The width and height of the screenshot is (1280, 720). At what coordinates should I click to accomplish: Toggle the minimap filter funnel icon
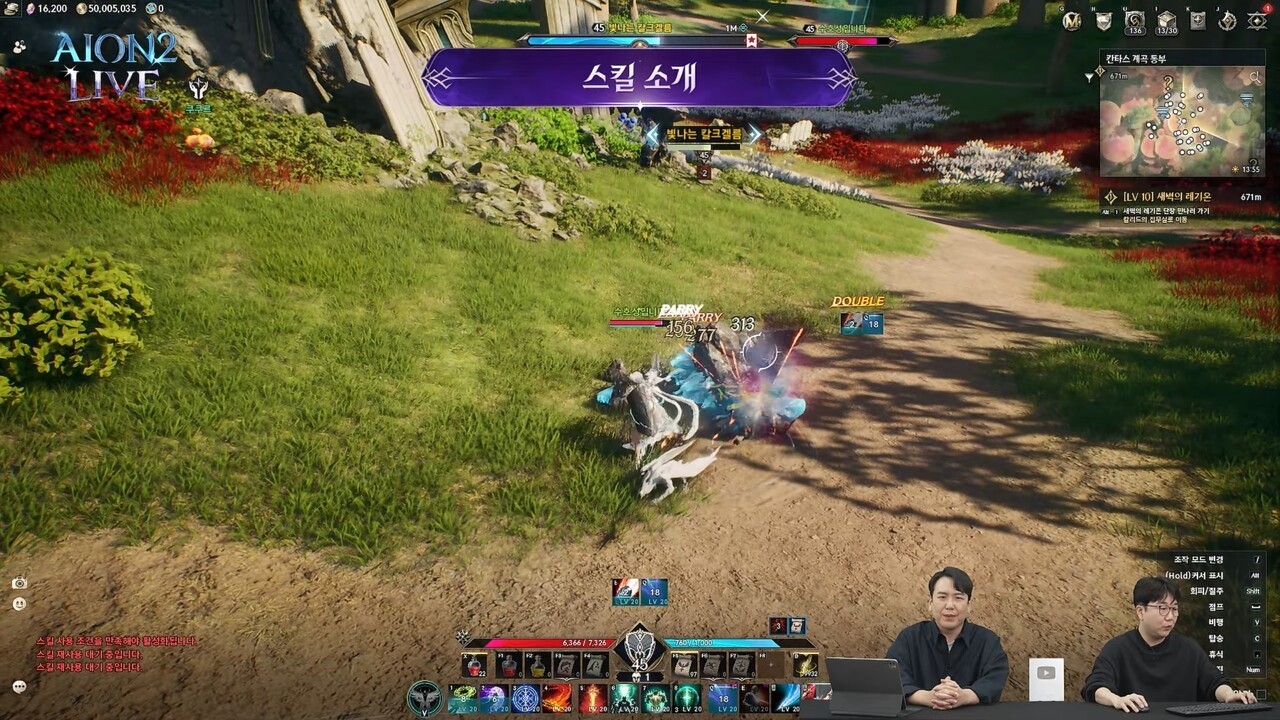pyautogui.click(x=1089, y=76)
